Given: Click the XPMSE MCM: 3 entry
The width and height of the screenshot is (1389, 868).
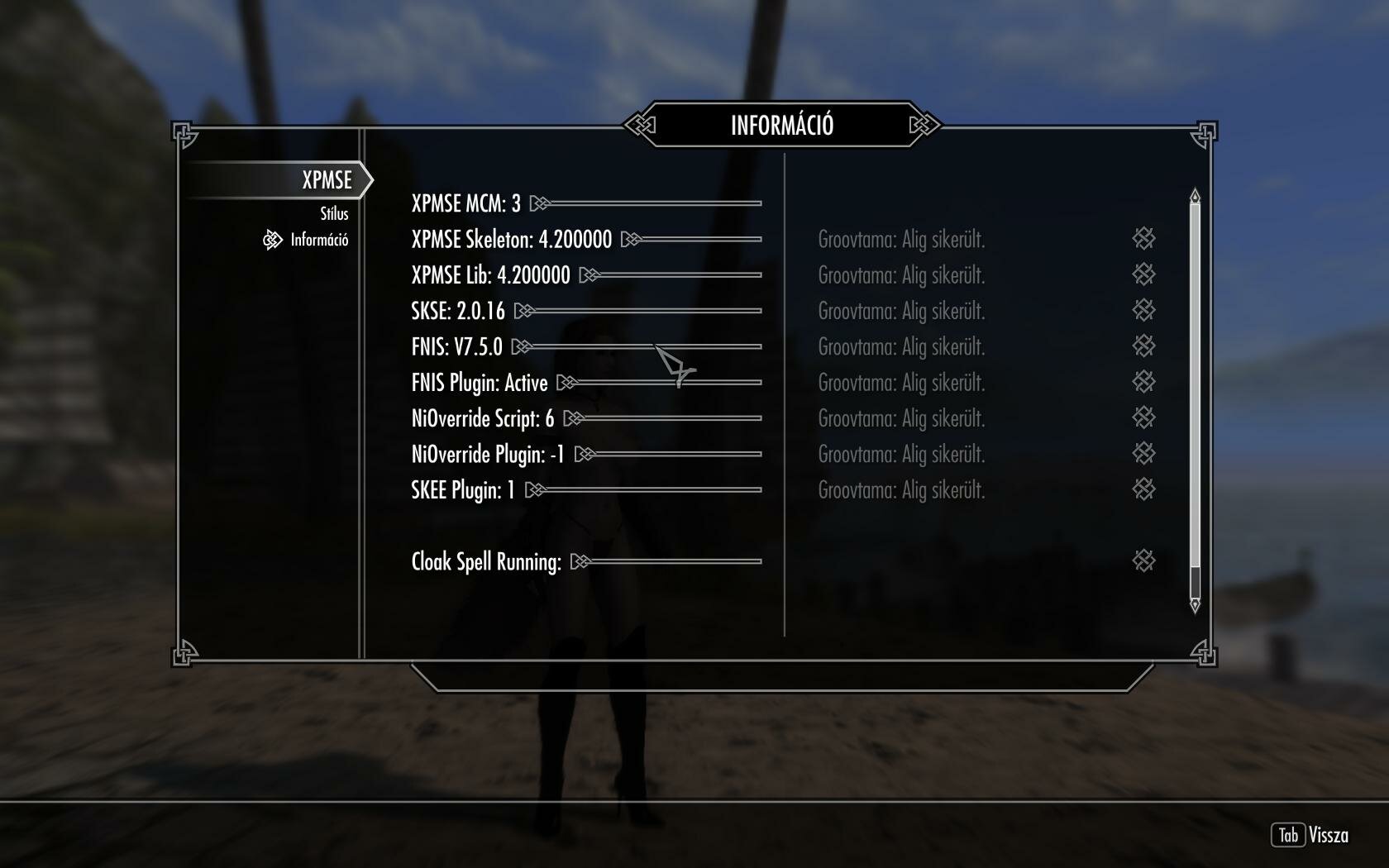Looking at the screenshot, I should (467, 203).
